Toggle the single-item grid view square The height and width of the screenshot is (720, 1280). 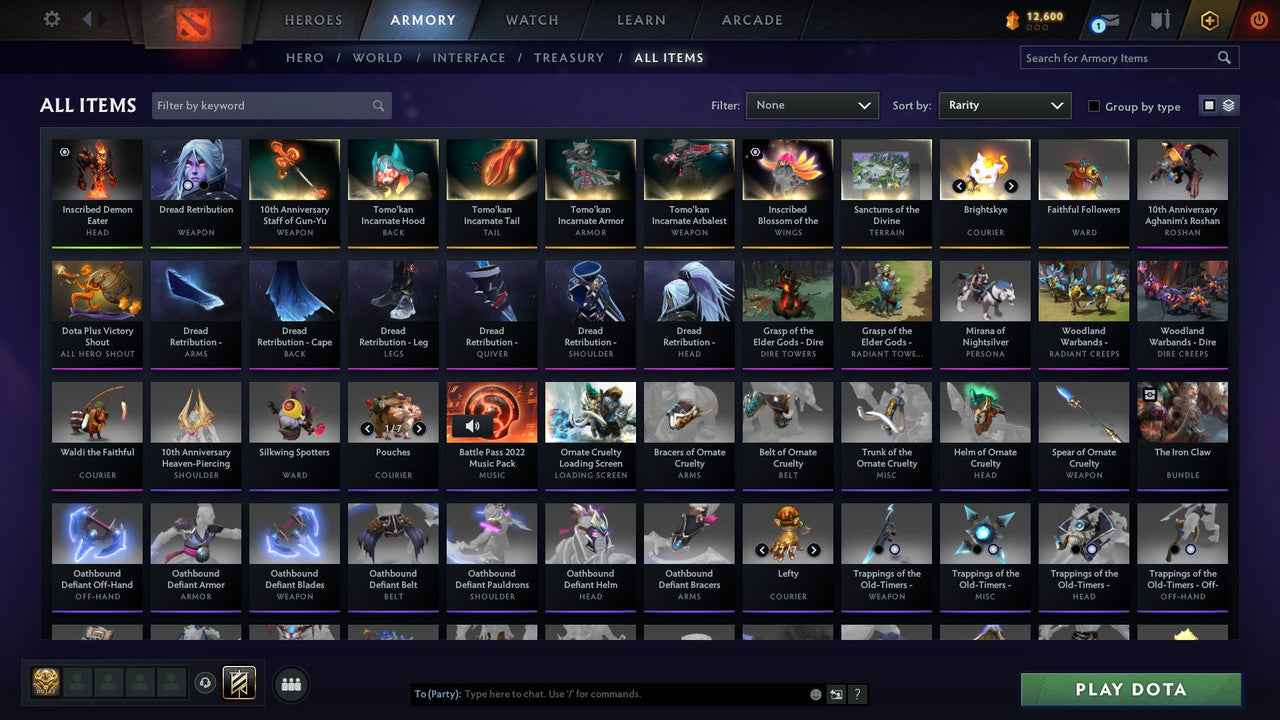[x=1209, y=106]
